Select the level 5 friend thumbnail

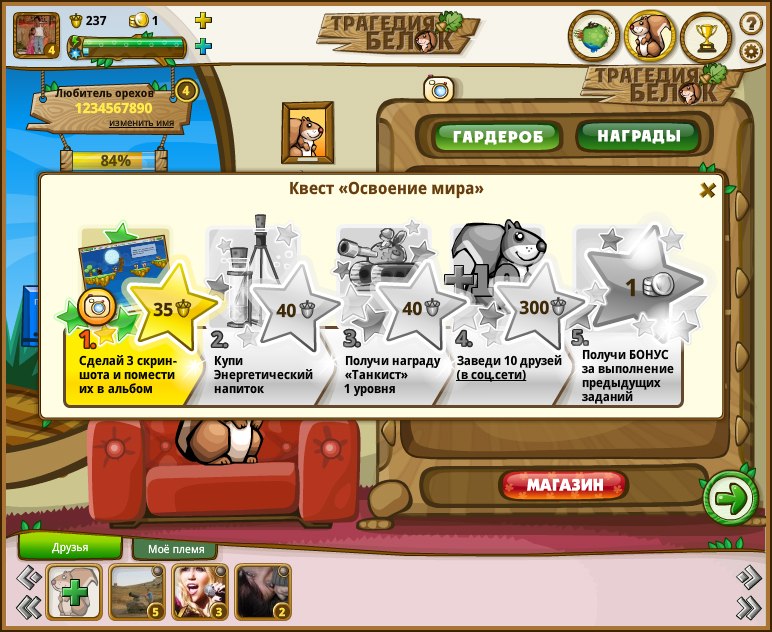[x=136, y=591]
